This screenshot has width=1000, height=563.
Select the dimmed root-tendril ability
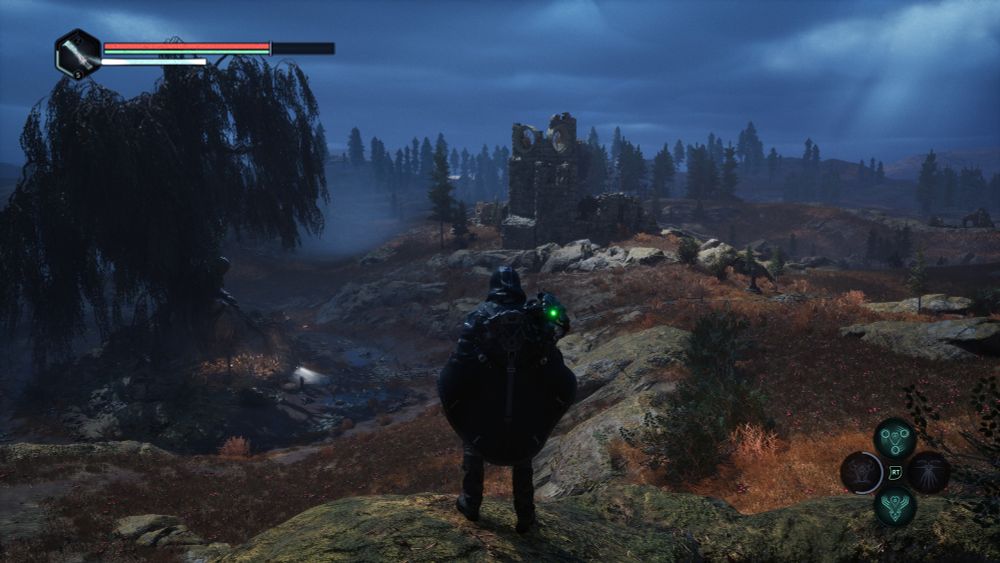coord(929,471)
